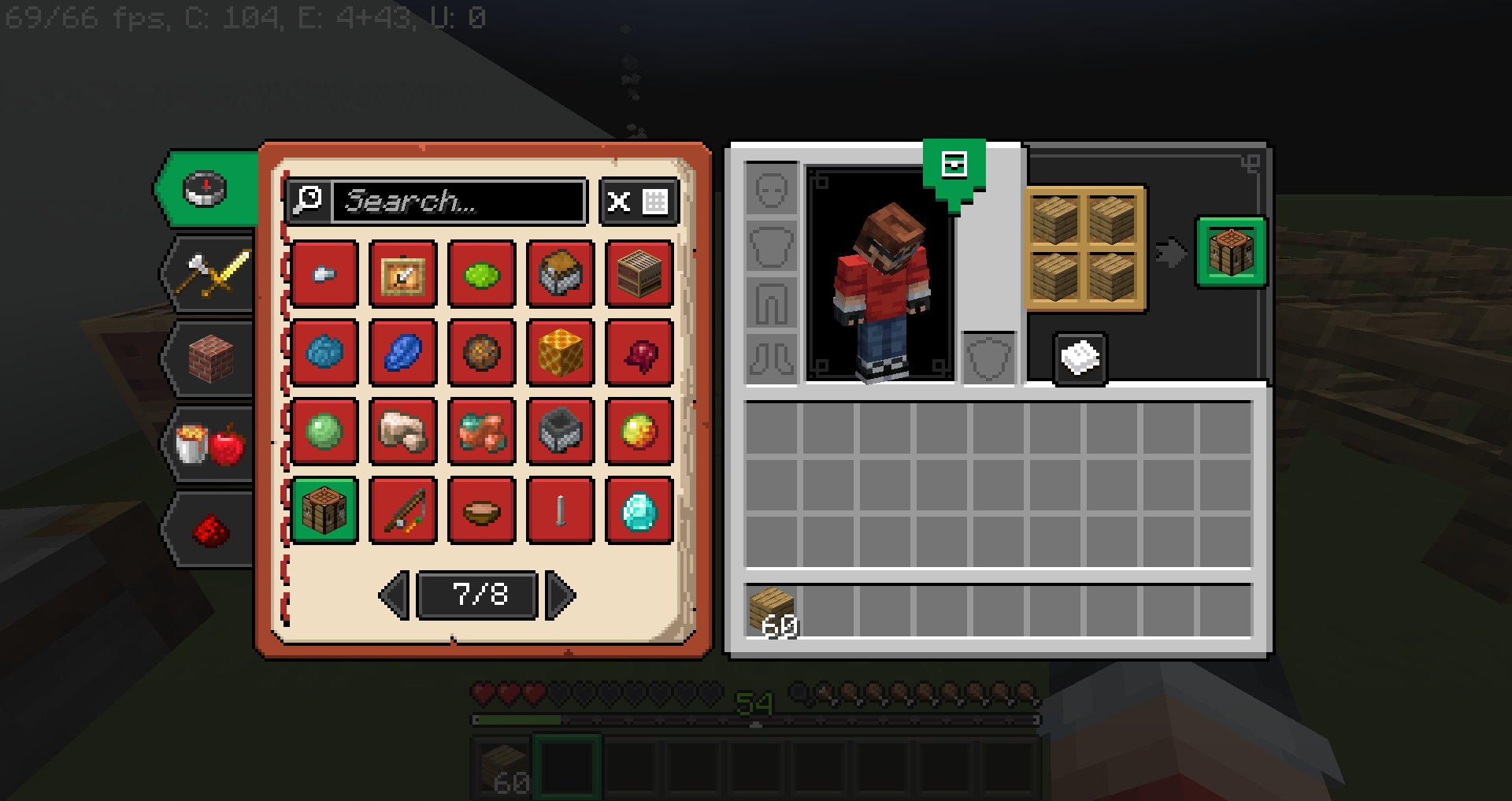Select the end rod item entry
Image resolution: width=1512 pixels, height=801 pixels.
(x=560, y=510)
